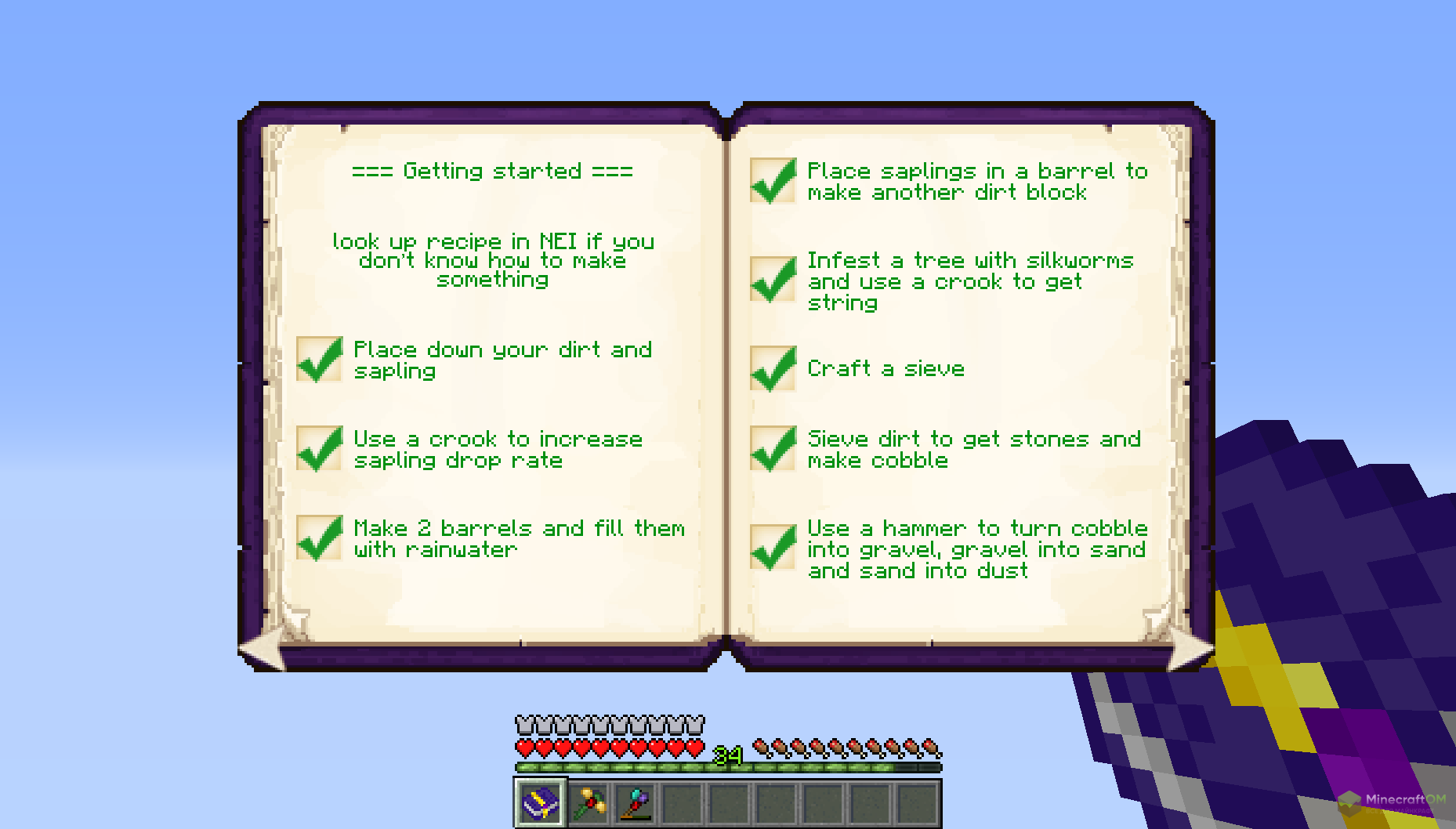Select the cyan and purple headed tool slot

pos(636,802)
